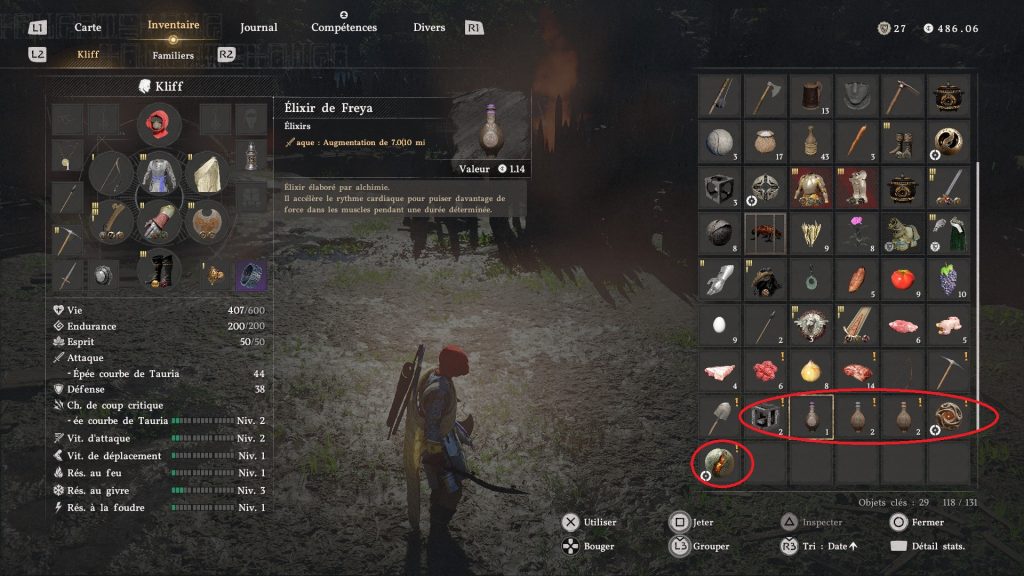The height and width of the screenshot is (576, 1024).
Task: Open the Carte tab
Action: pos(87,27)
